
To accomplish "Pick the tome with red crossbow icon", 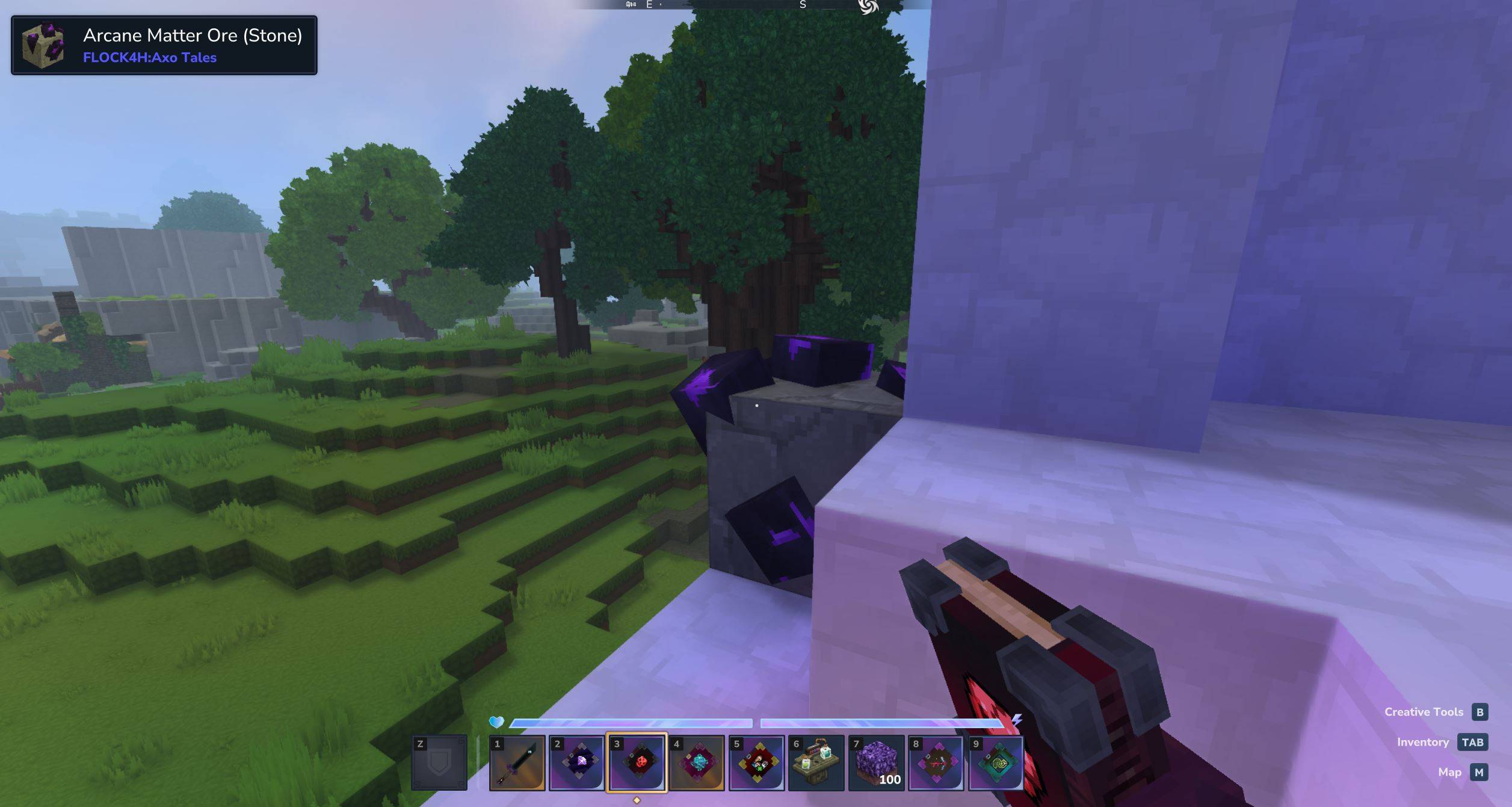I will click(936, 762).
